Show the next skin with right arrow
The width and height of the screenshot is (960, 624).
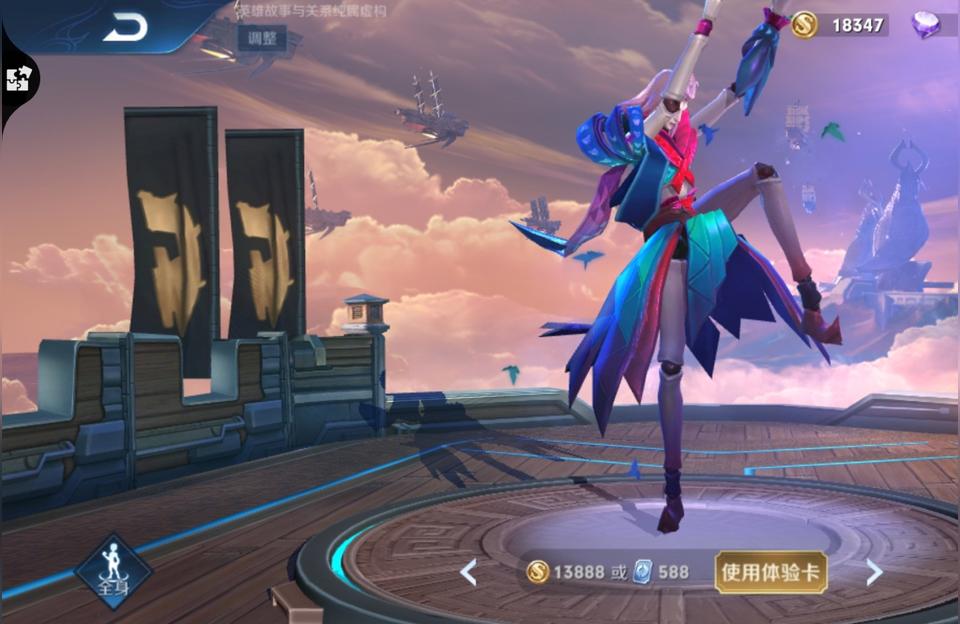click(x=874, y=572)
